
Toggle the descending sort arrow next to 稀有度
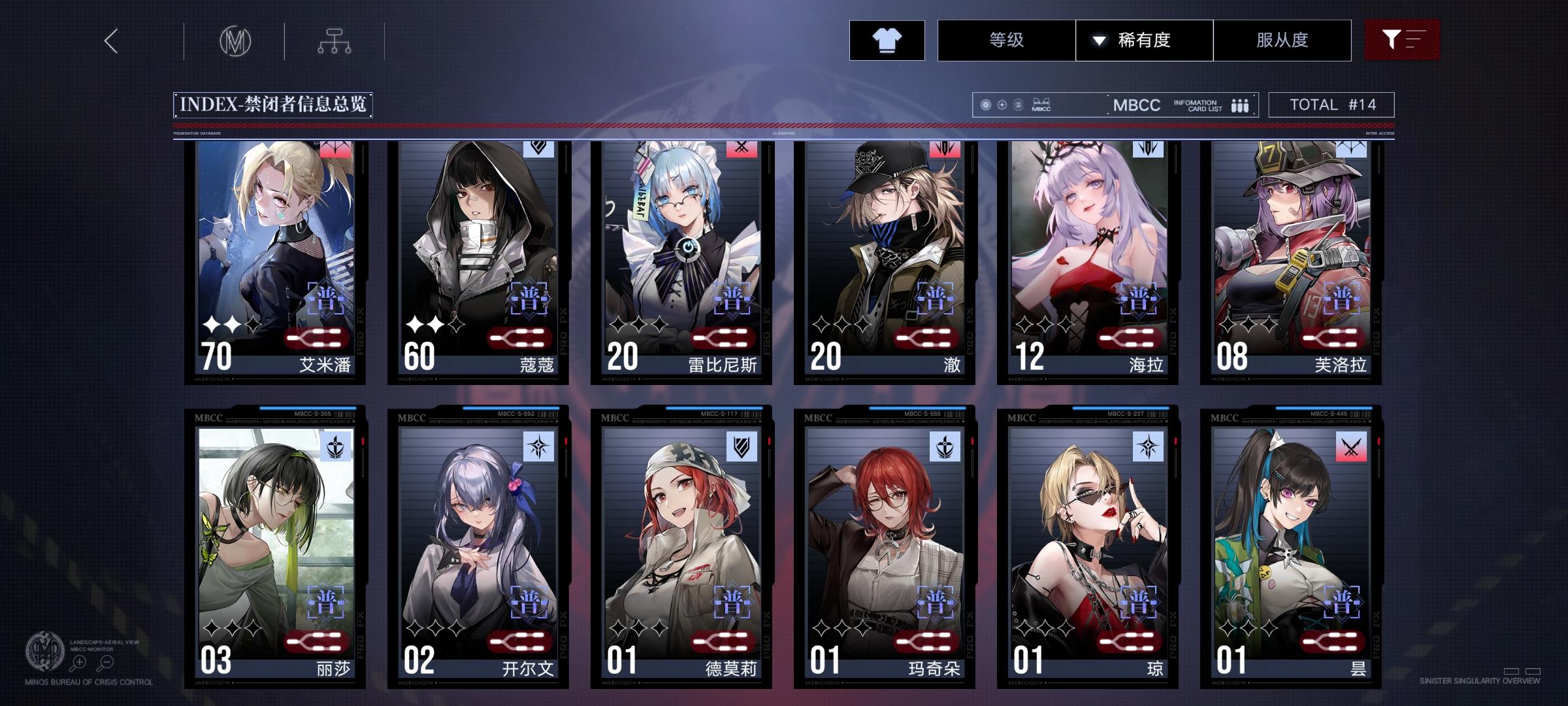[x=1097, y=41]
